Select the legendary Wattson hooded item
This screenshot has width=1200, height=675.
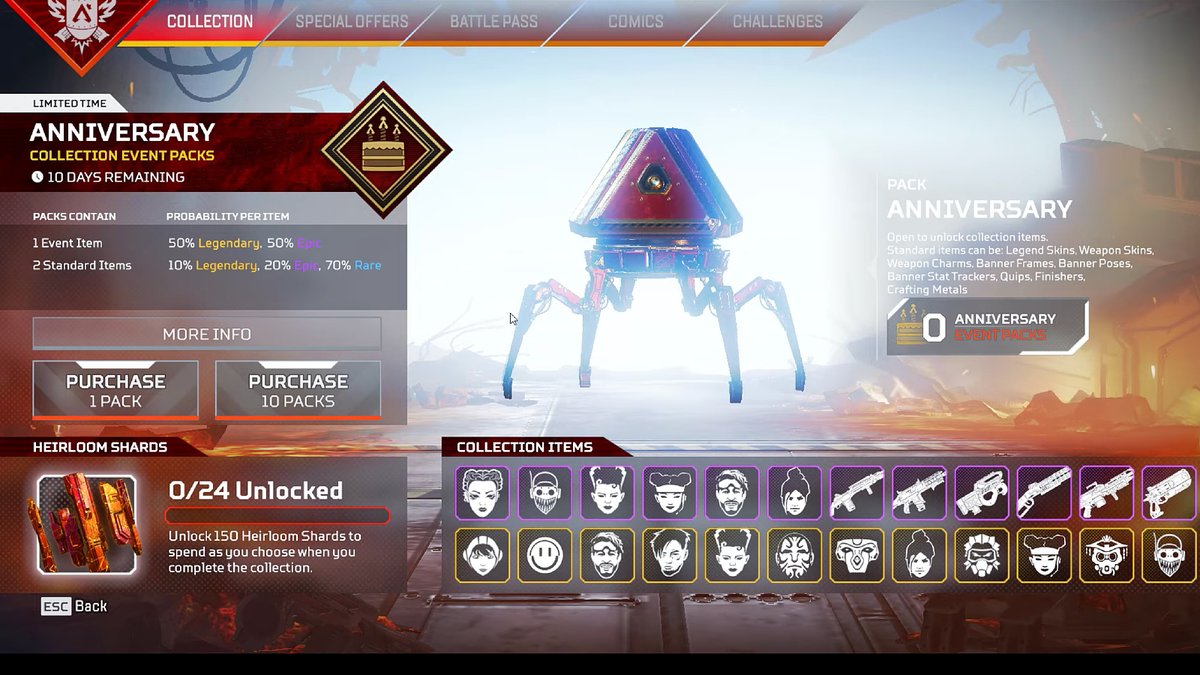point(483,555)
